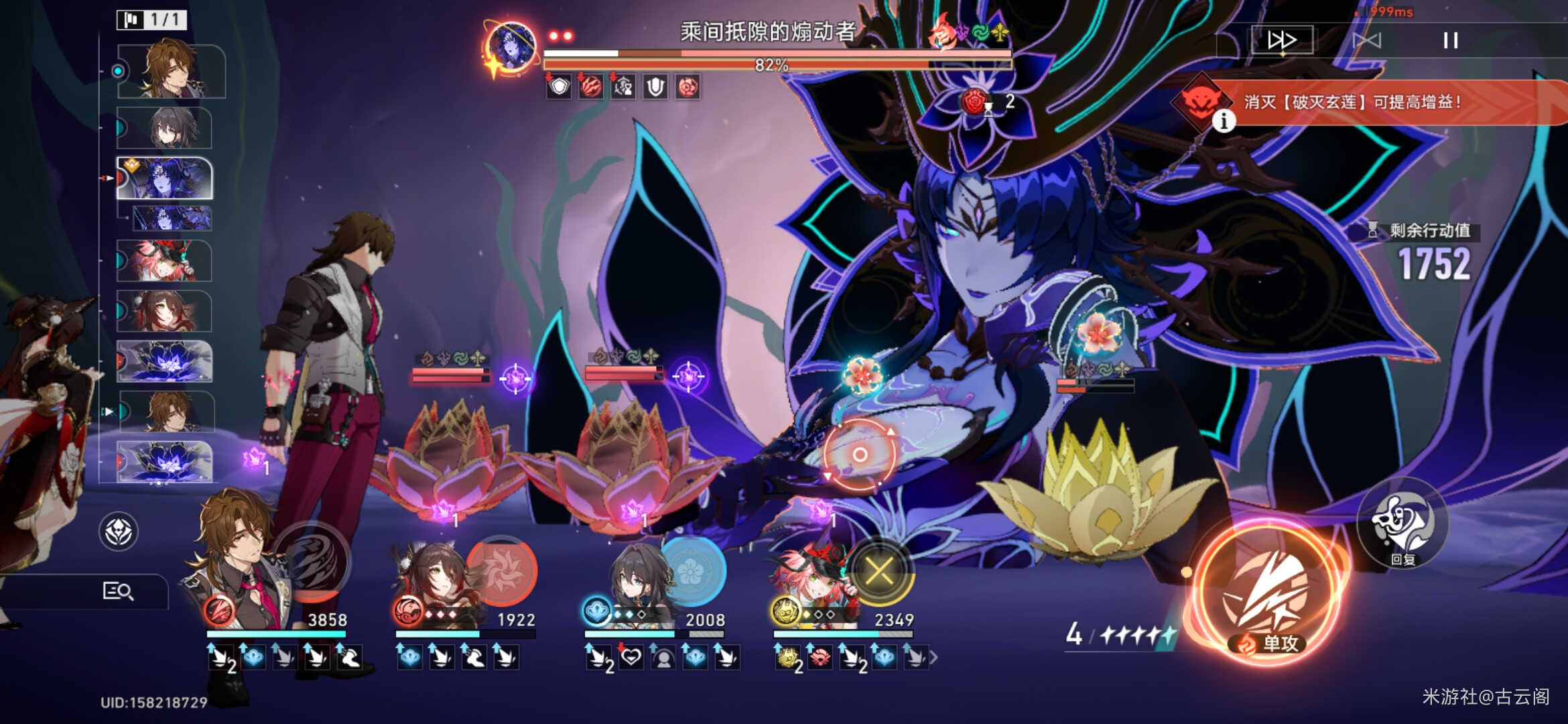1568x724 pixels.
Task: Inspect the boss's red rose status icon
Action: coord(688,87)
